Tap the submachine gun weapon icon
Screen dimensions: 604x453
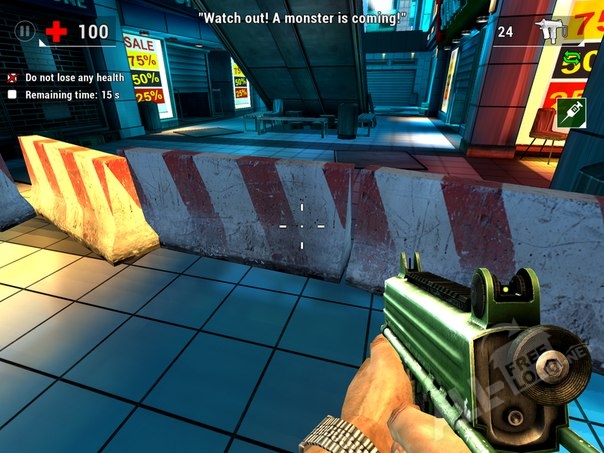551,32
